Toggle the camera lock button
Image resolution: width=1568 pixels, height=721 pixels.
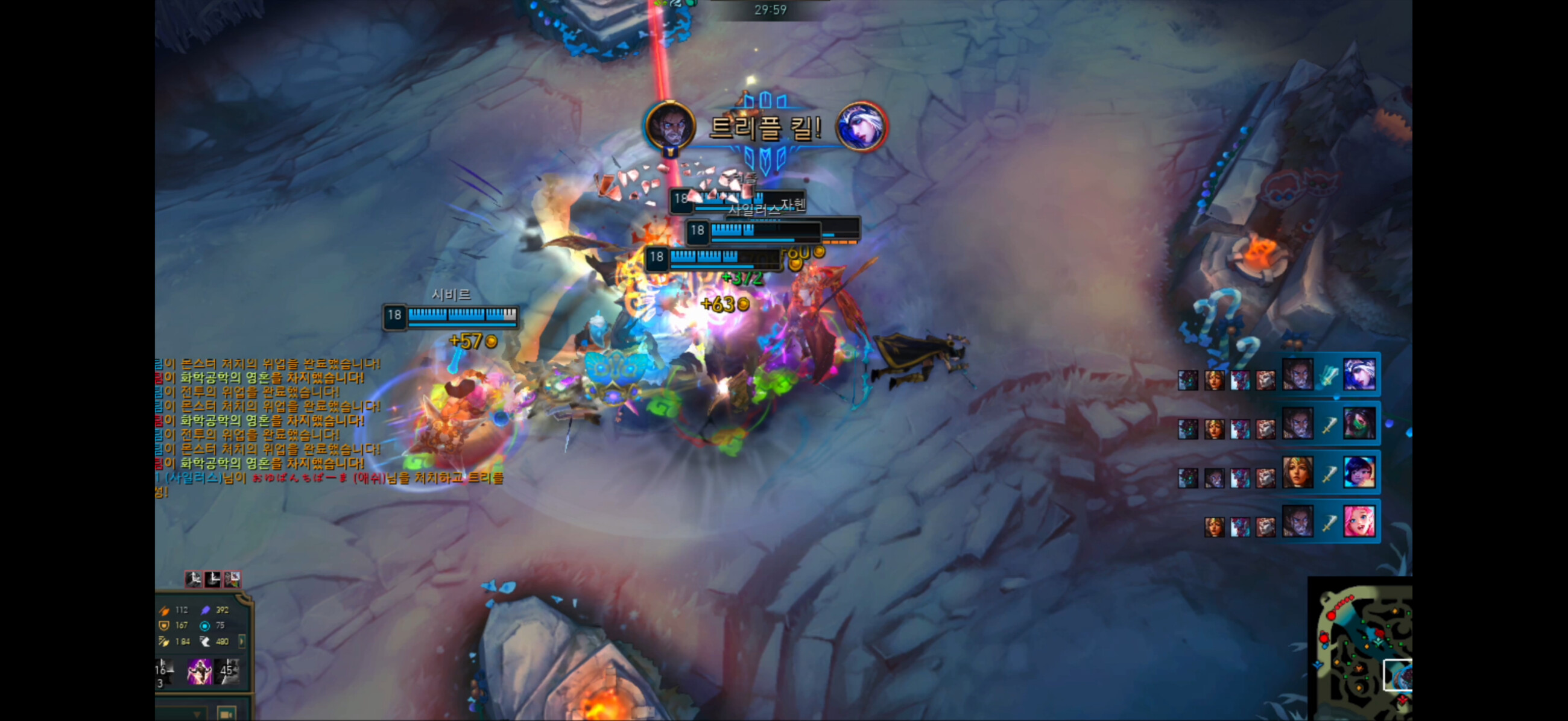tap(226, 714)
